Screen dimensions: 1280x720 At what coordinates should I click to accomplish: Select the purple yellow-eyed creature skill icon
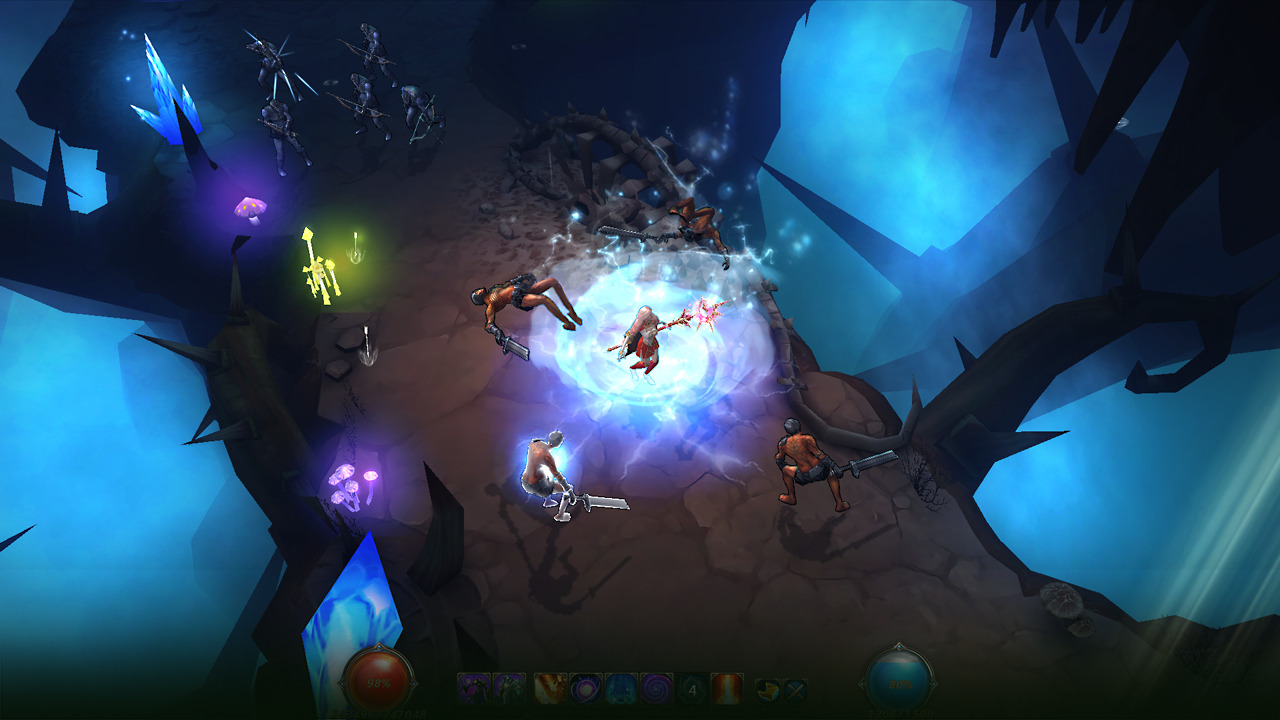[x=474, y=688]
